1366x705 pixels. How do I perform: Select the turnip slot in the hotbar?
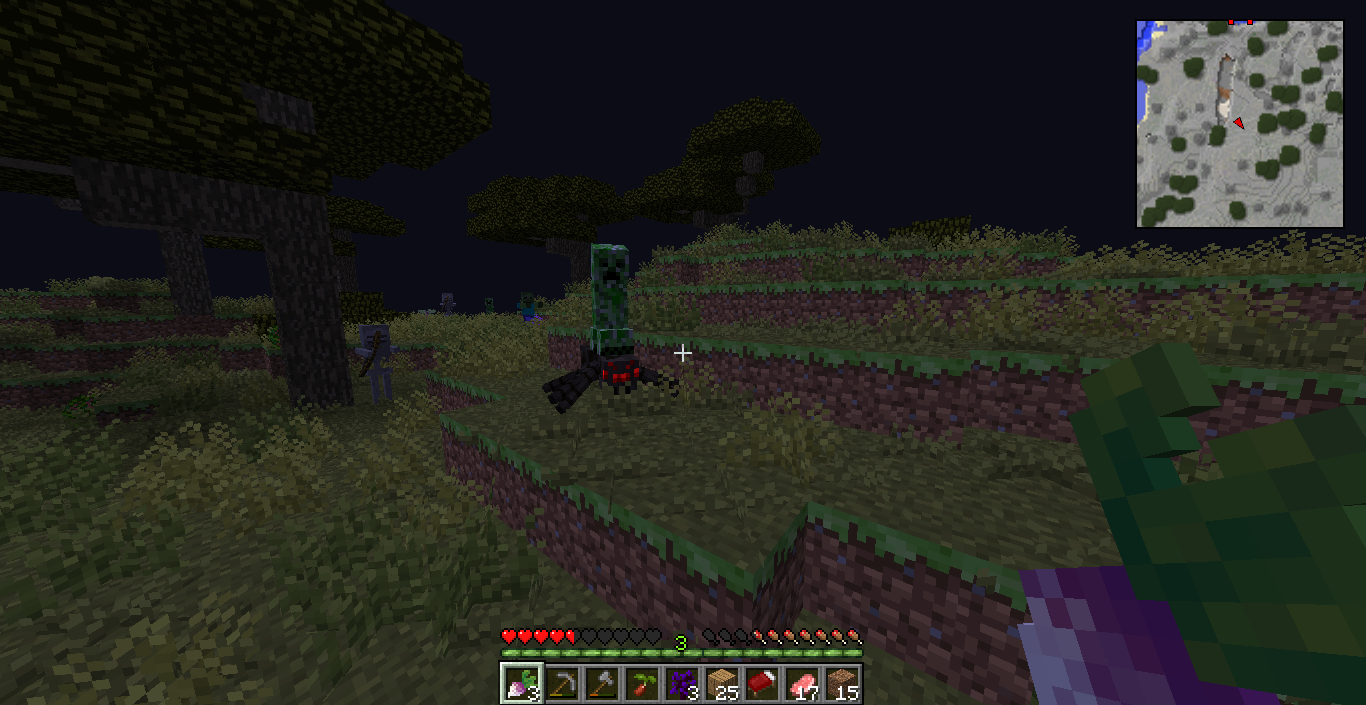tap(521, 684)
